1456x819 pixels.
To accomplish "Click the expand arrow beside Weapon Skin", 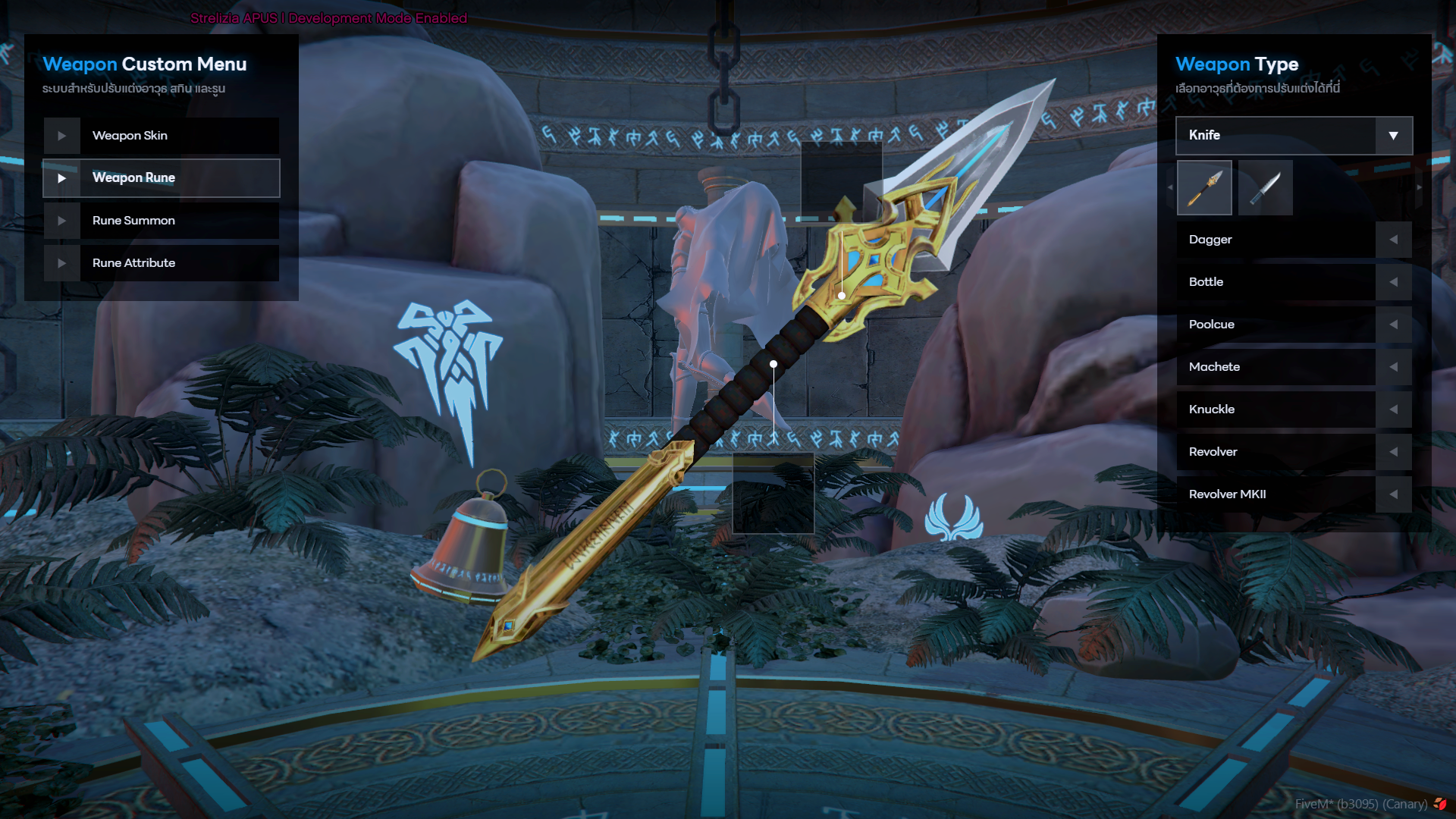I will 62,135.
